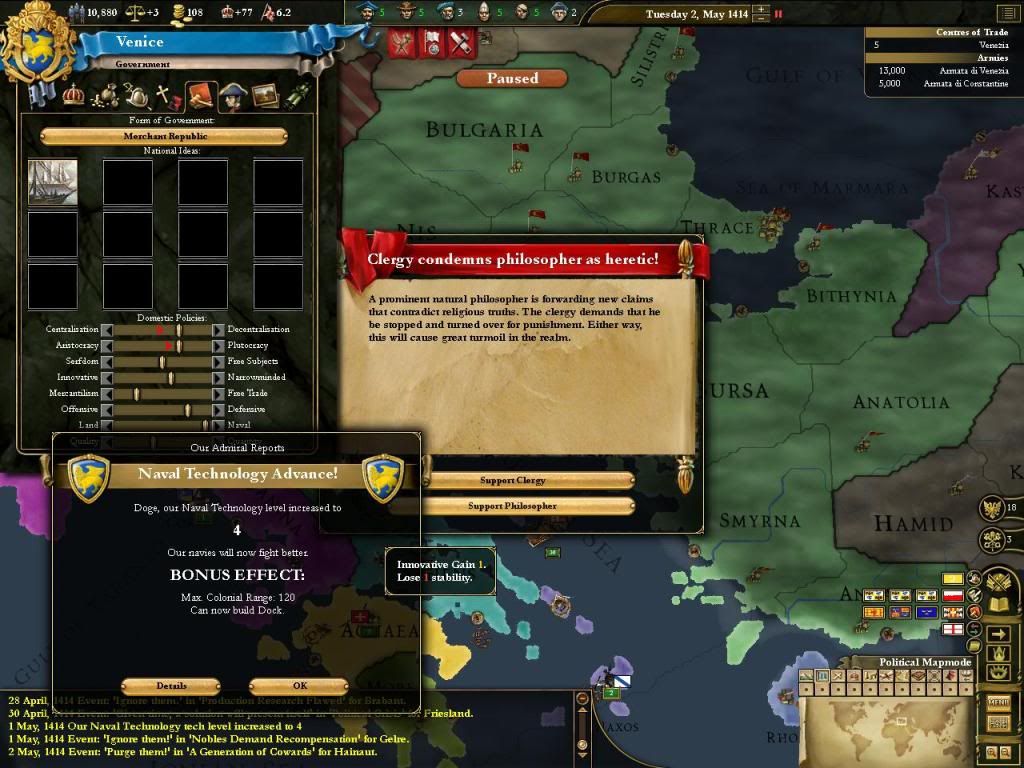Open Details for the naval technology advance
The image size is (1024, 768).
(170, 687)
